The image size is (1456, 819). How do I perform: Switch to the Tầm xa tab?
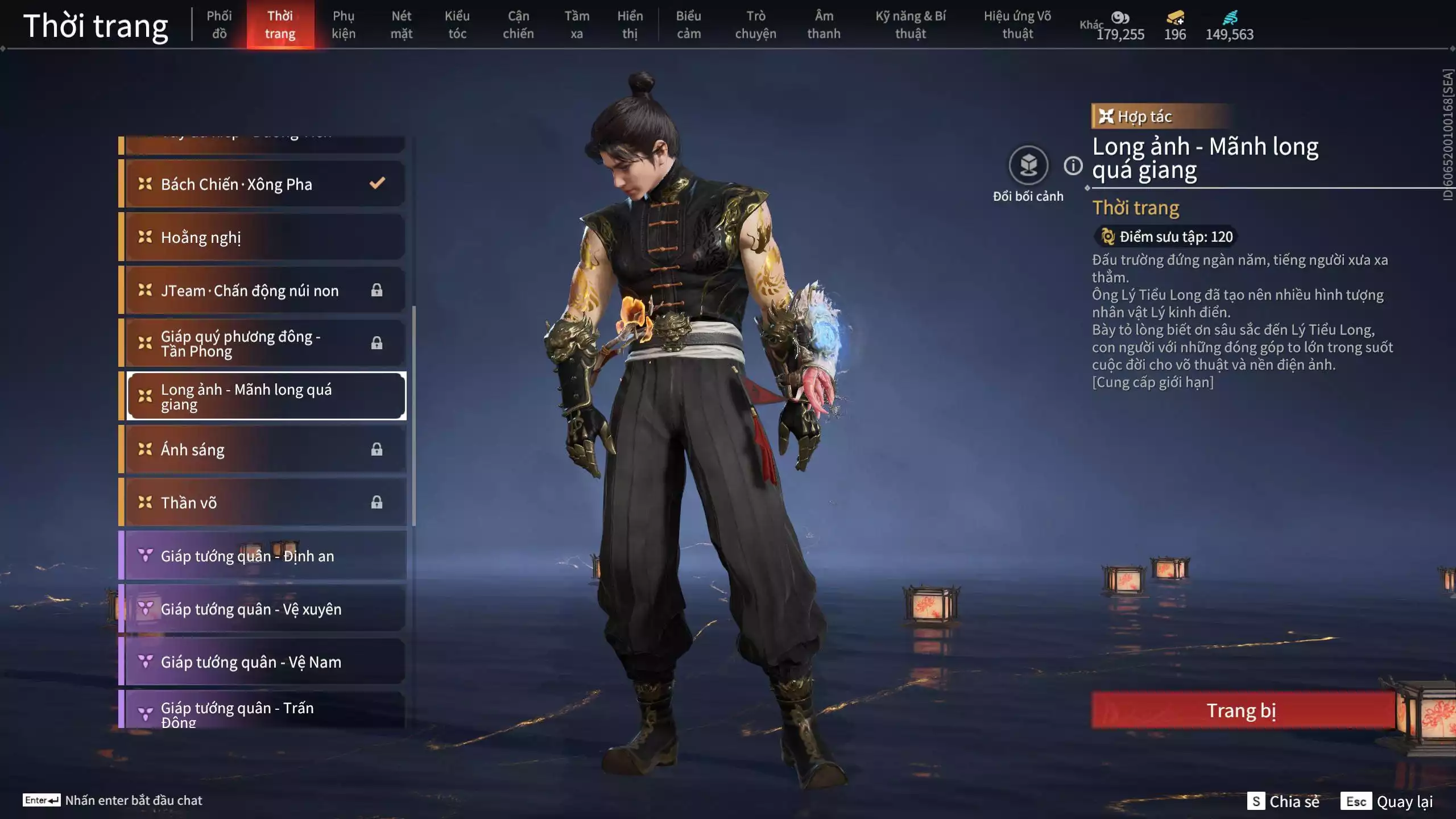tap(577, 24)
